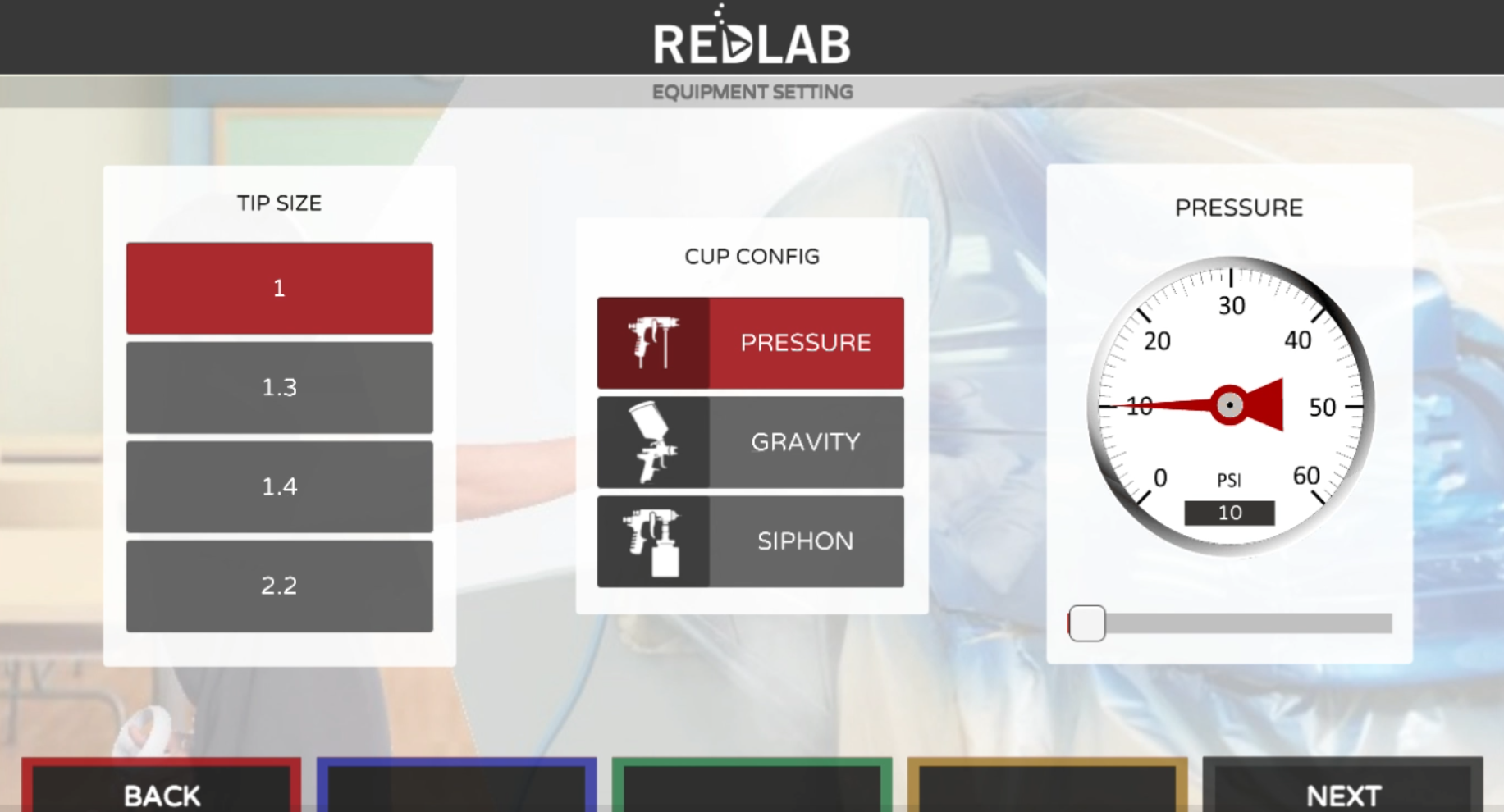Viewport: 1504px width, 812px height.
Task: Click the REDLAB logo at the top
Action: pos(751,39)
